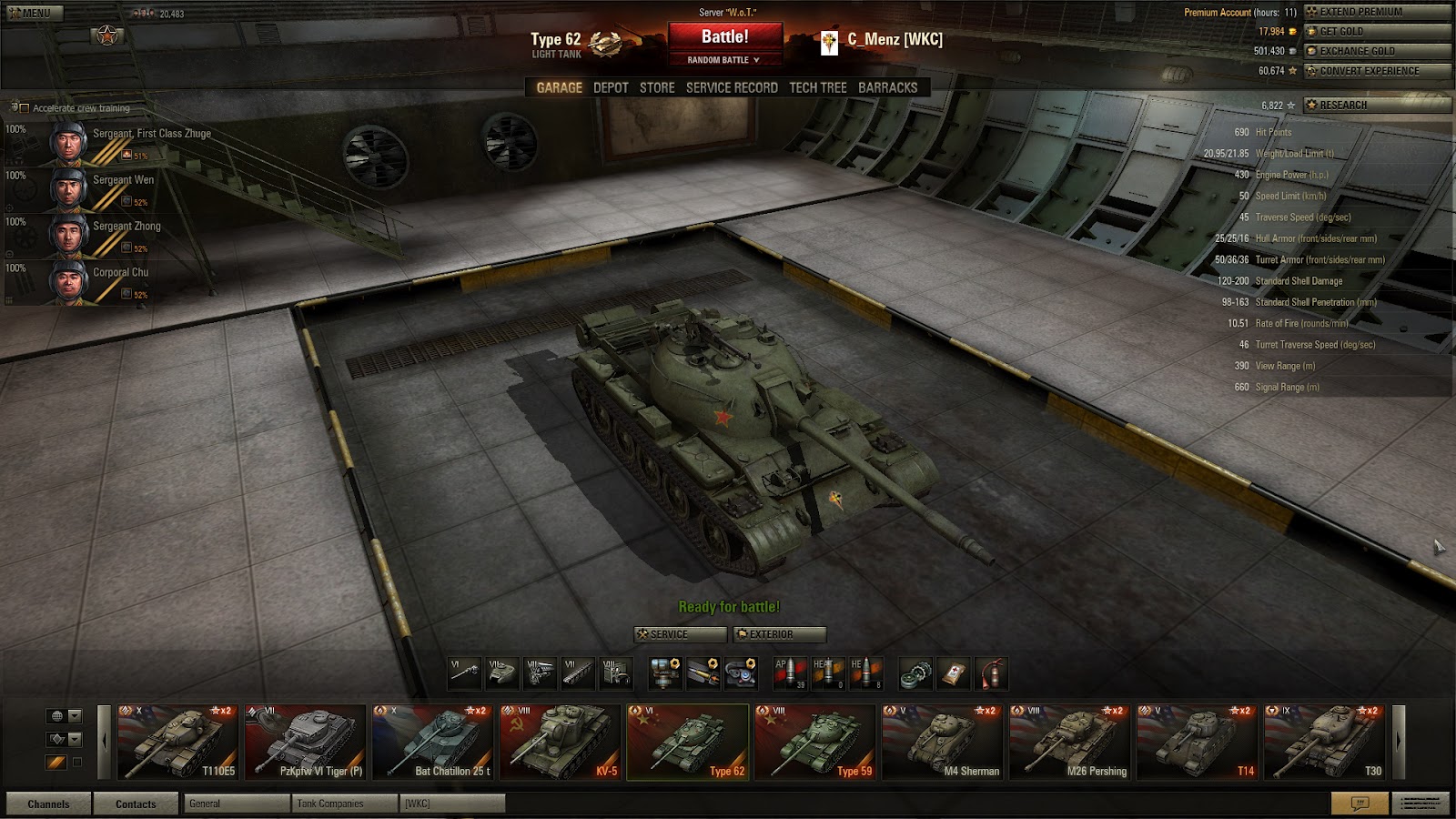
Task: Click the Extend Premium button
Action: coord(1377,12)
